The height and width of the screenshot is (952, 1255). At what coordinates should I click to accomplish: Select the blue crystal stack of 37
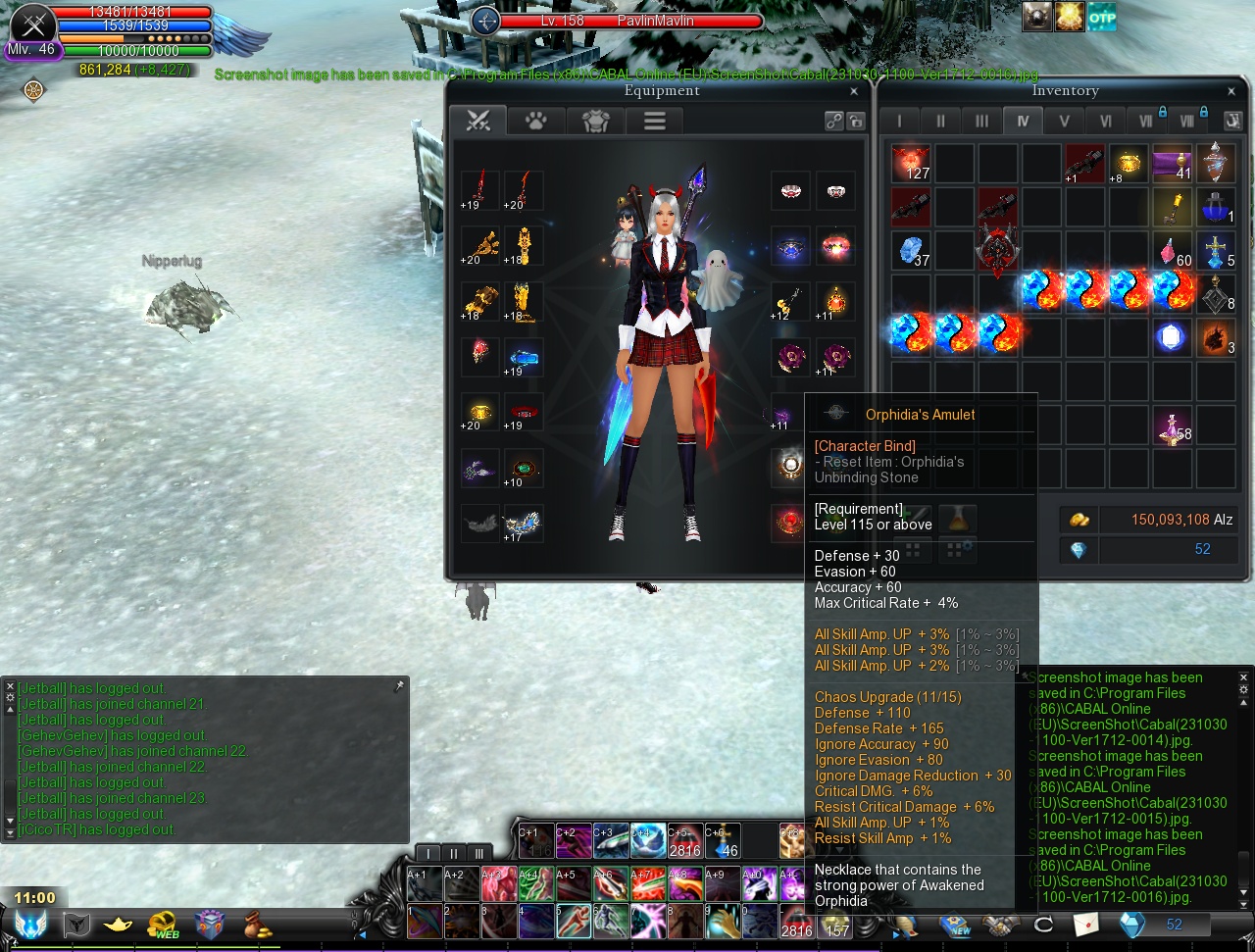coord(911,250)
